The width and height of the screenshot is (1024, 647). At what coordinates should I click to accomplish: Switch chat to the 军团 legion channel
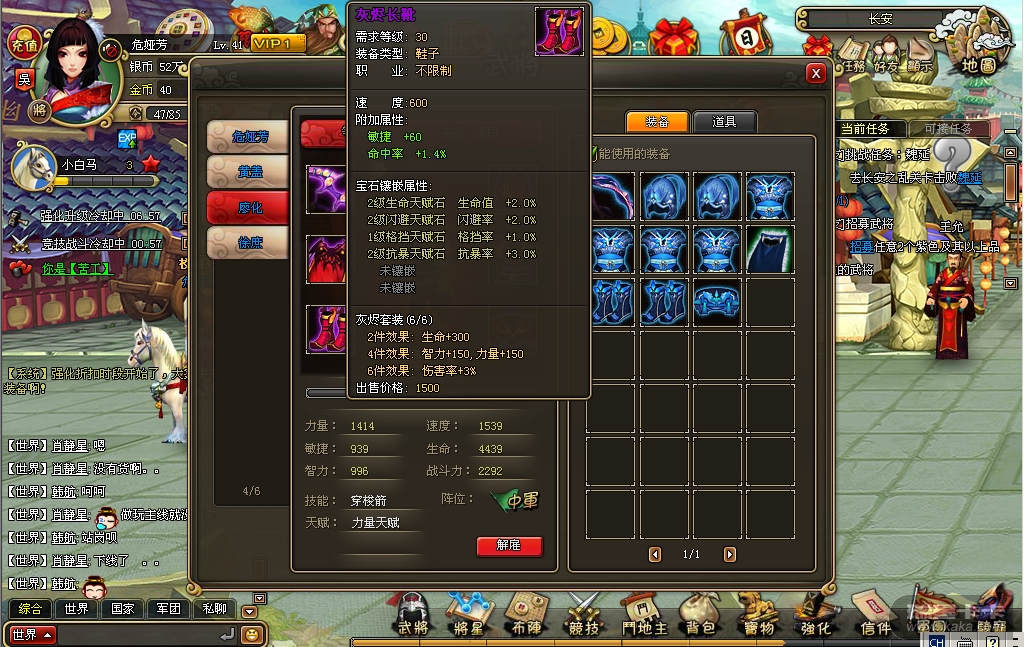[x=167, y=608]
